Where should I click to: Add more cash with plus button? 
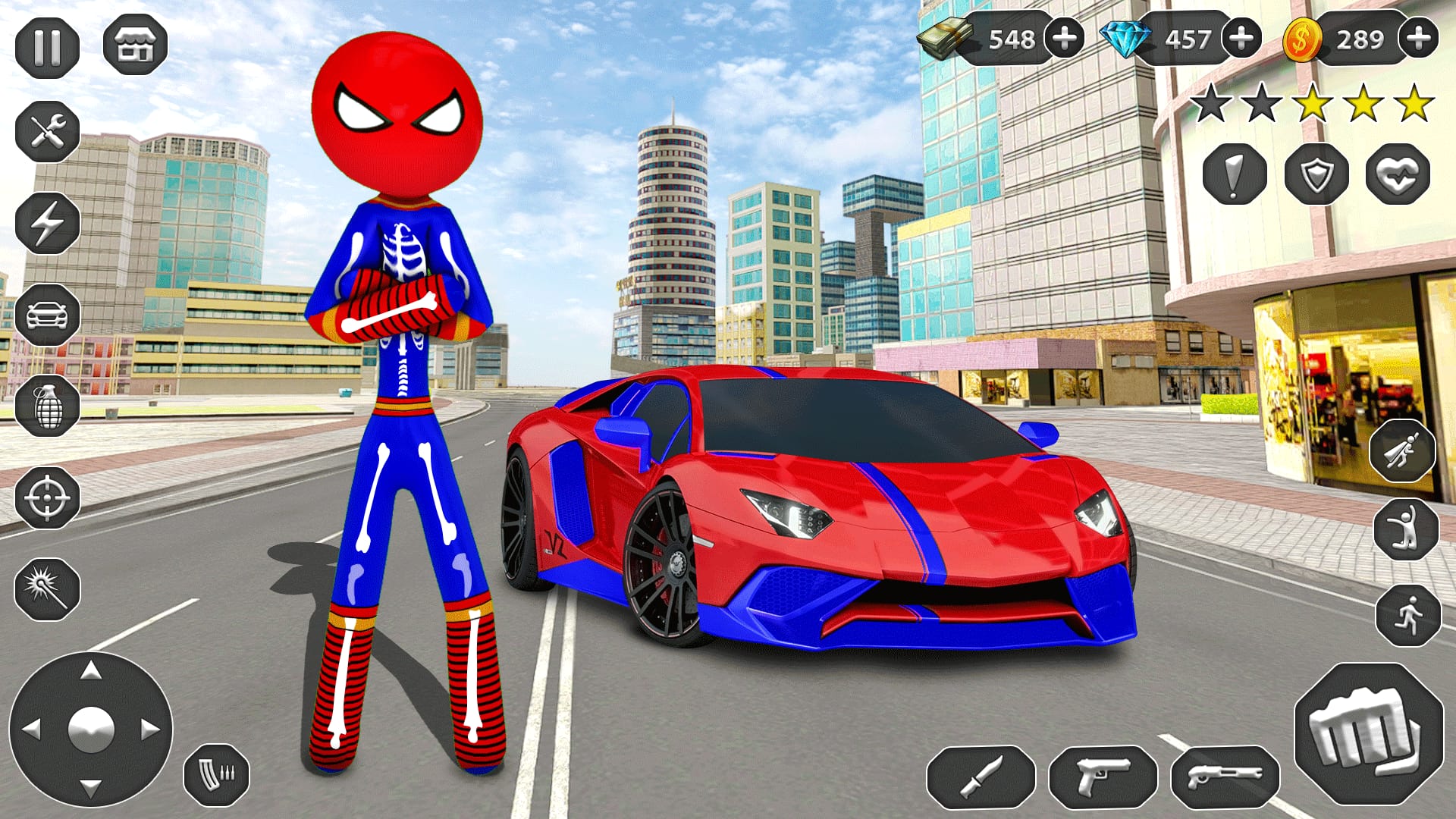pyautogui.click(x=1063, y=36)
